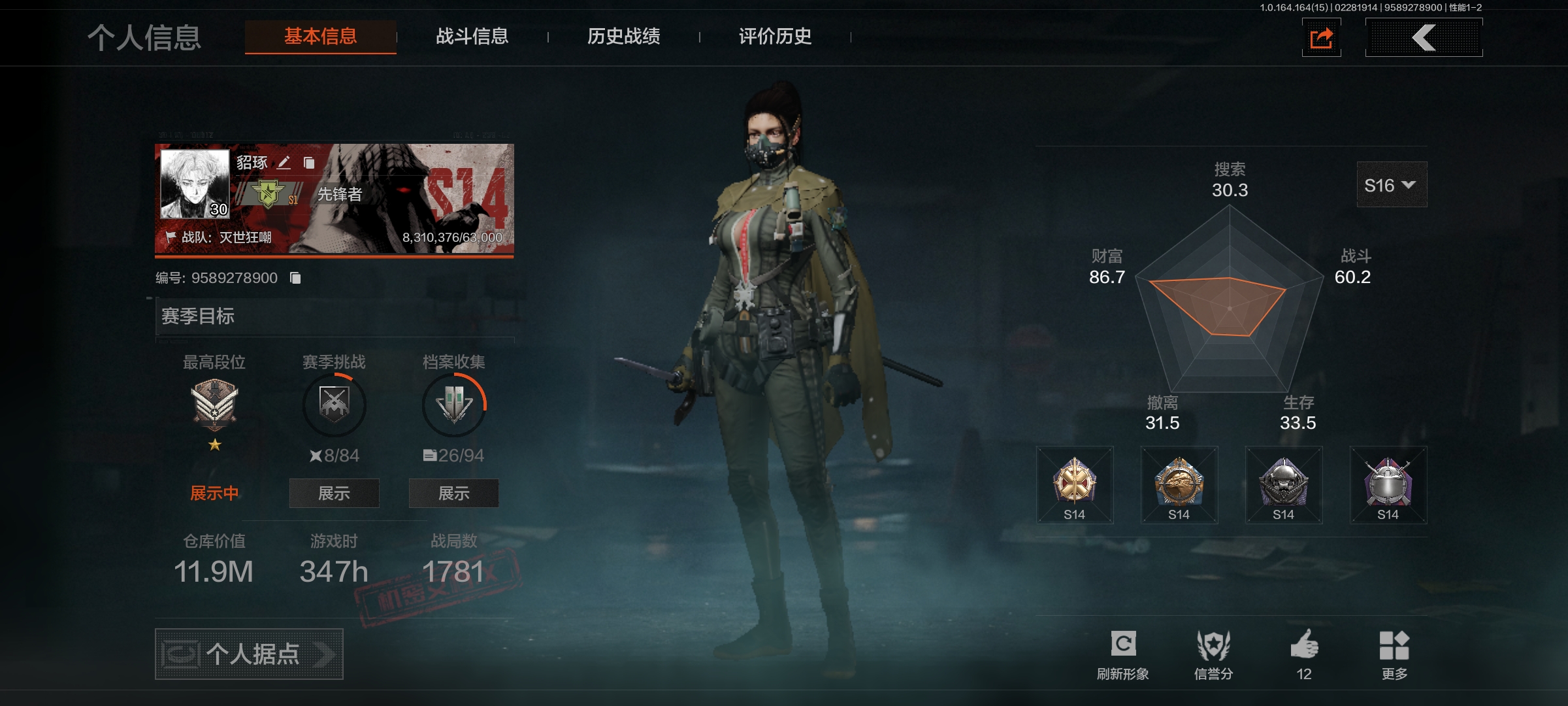The width and height of the screenshot is (1568, 706).
Task: Open the 历史战绩 tab
Action: coord(623,37)
